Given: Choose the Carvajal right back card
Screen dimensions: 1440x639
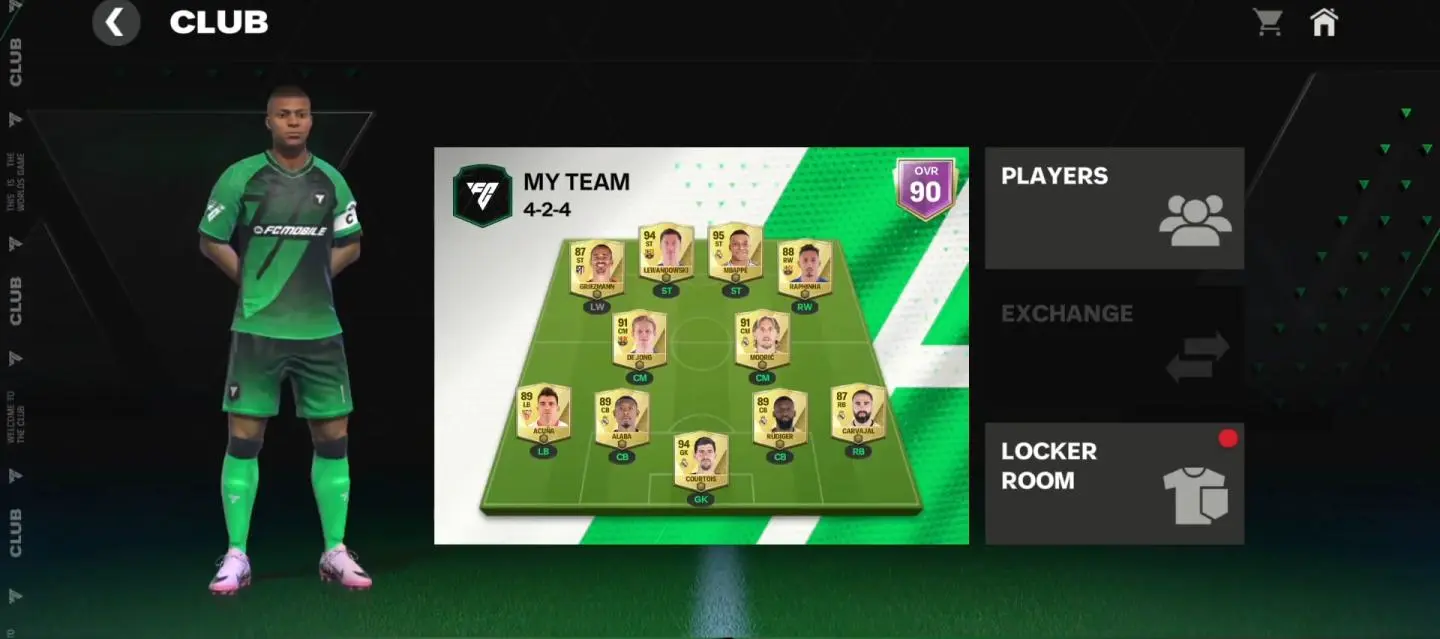Looking at the screenshot, I should [858, 413].
